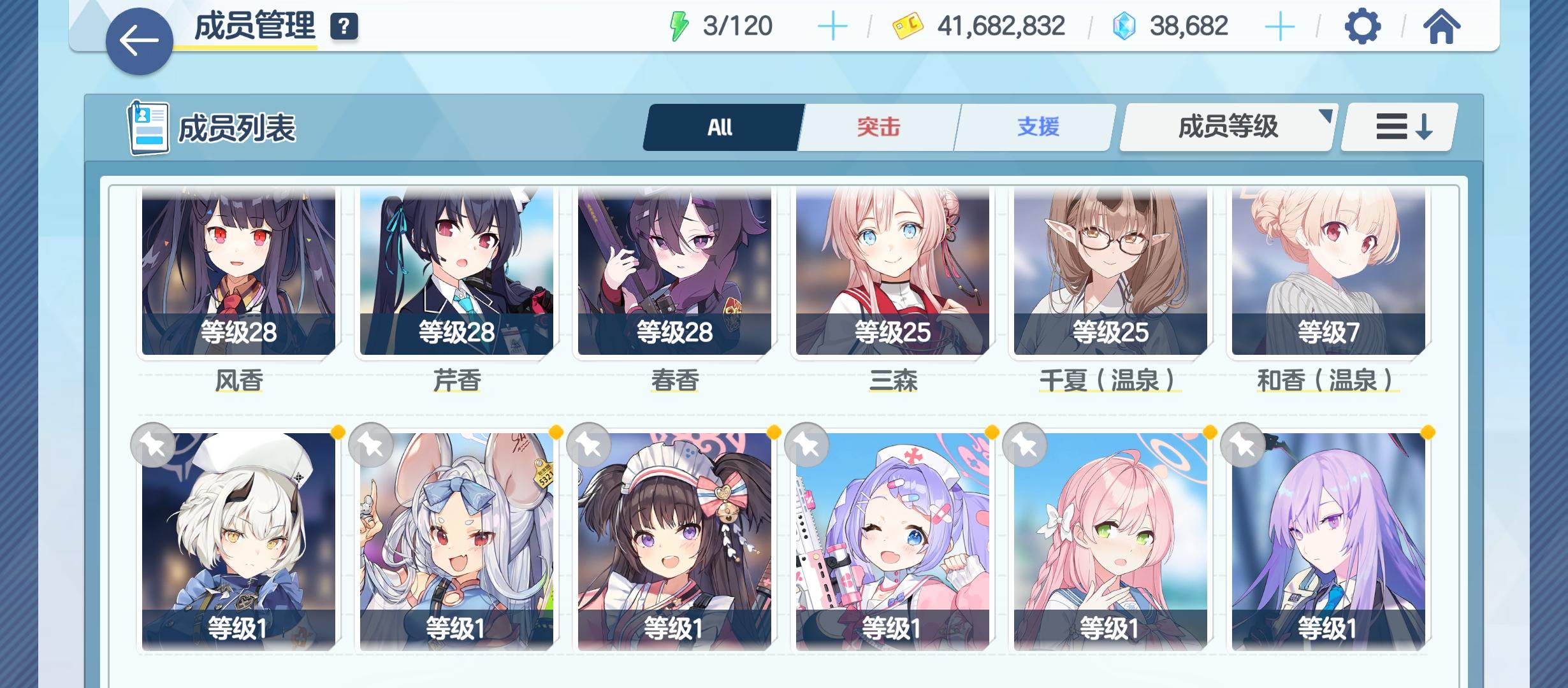The height and width of the screenshot is (688, 1568).
Task: Click the plus beside the 3/120 energy counter
Action: click(x=832, y=25)
